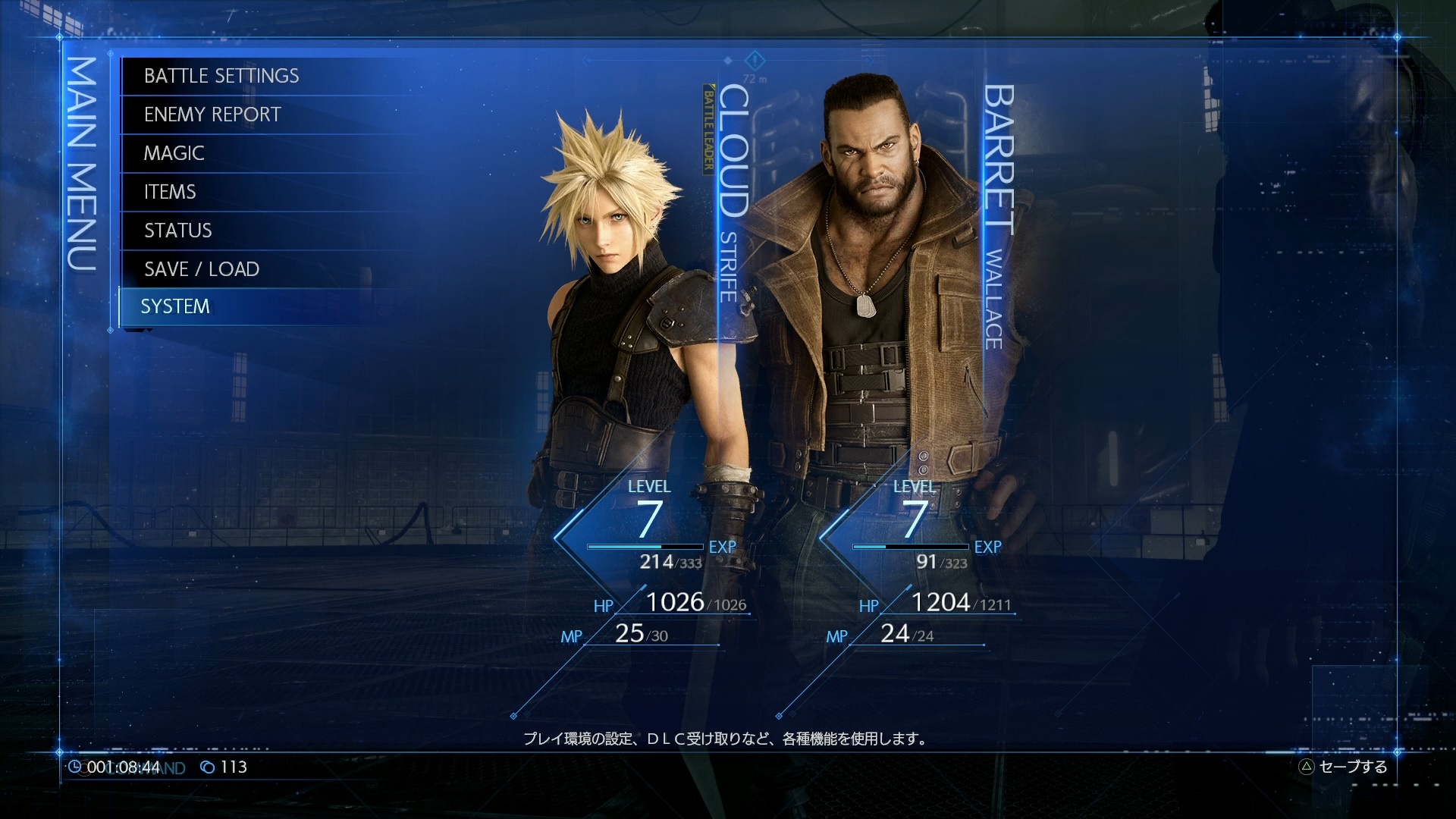Open the Battle Settings menu
Viewport: 1456px width, 819px height.
(x=221, y=76)
